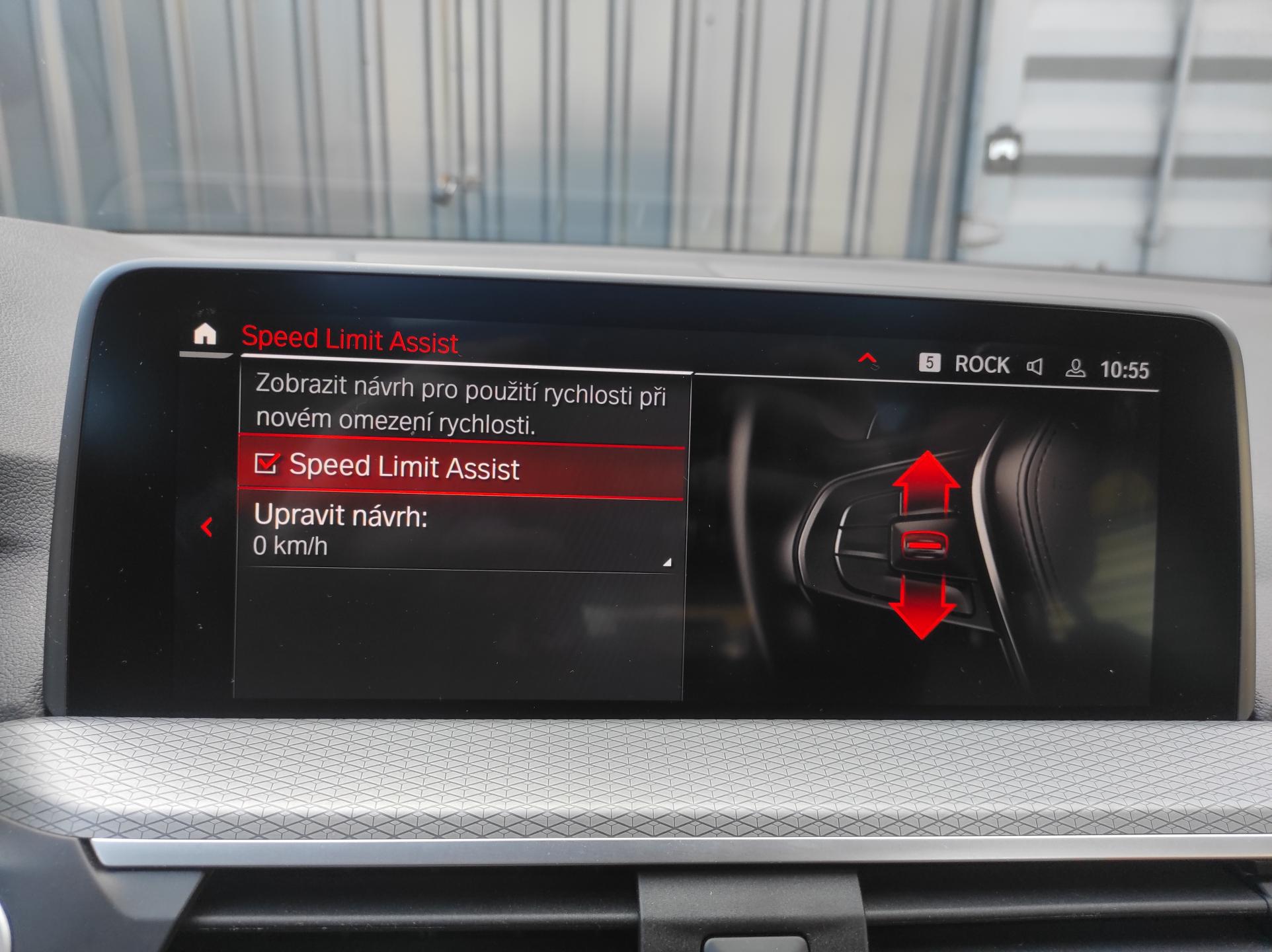Viewport: 1272px width, 952px height.
Task: Select the speaker volume icon
Action: click(x=1035, y=366)
